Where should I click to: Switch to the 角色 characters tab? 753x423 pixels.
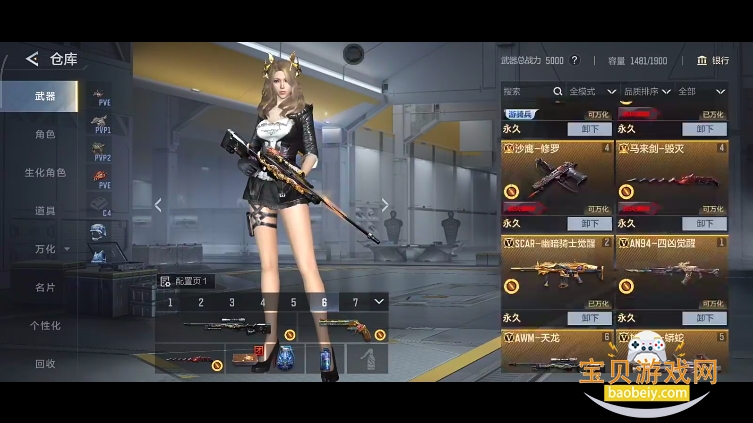point(44,134)
